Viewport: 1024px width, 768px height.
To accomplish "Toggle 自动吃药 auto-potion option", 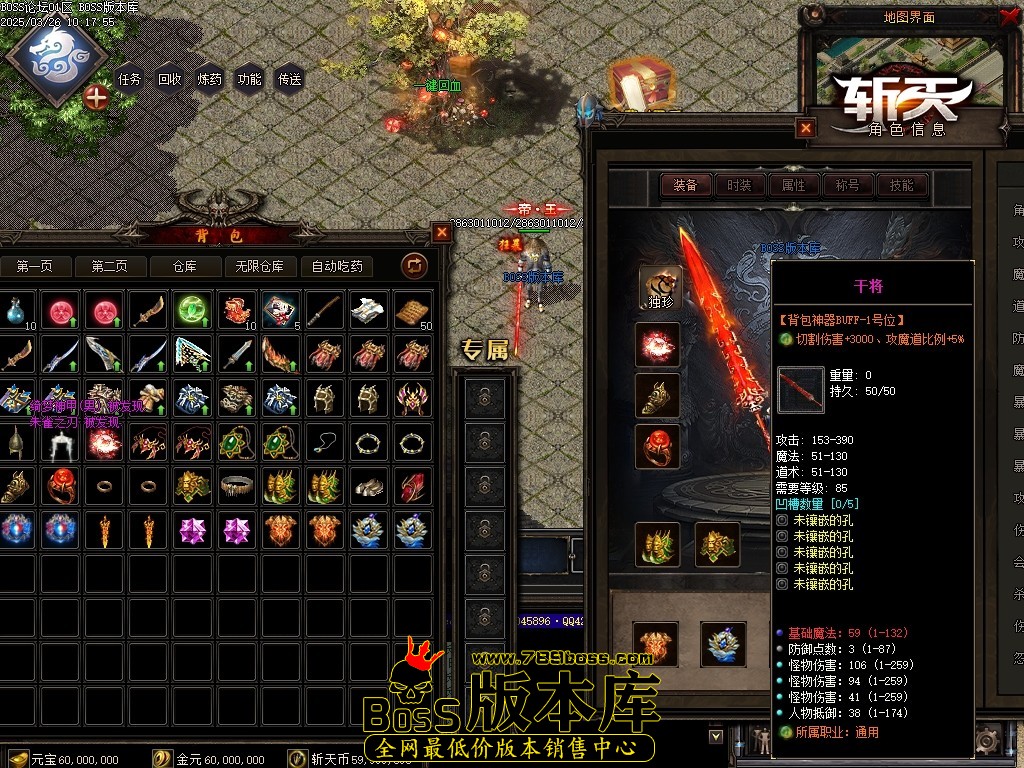I will [337, 266].
